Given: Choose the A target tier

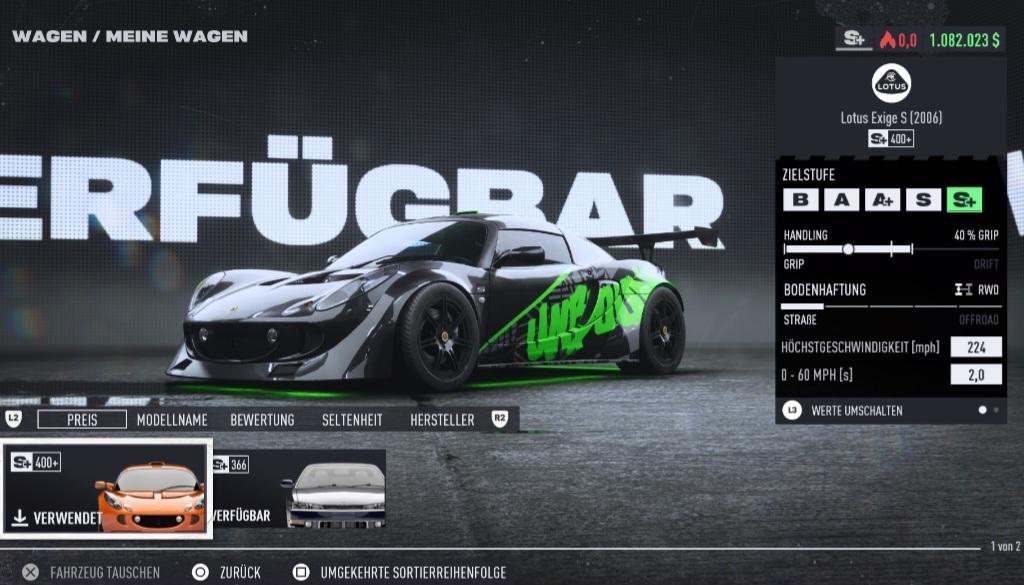Looking at the screenshot, I should (x=841, y=200).
